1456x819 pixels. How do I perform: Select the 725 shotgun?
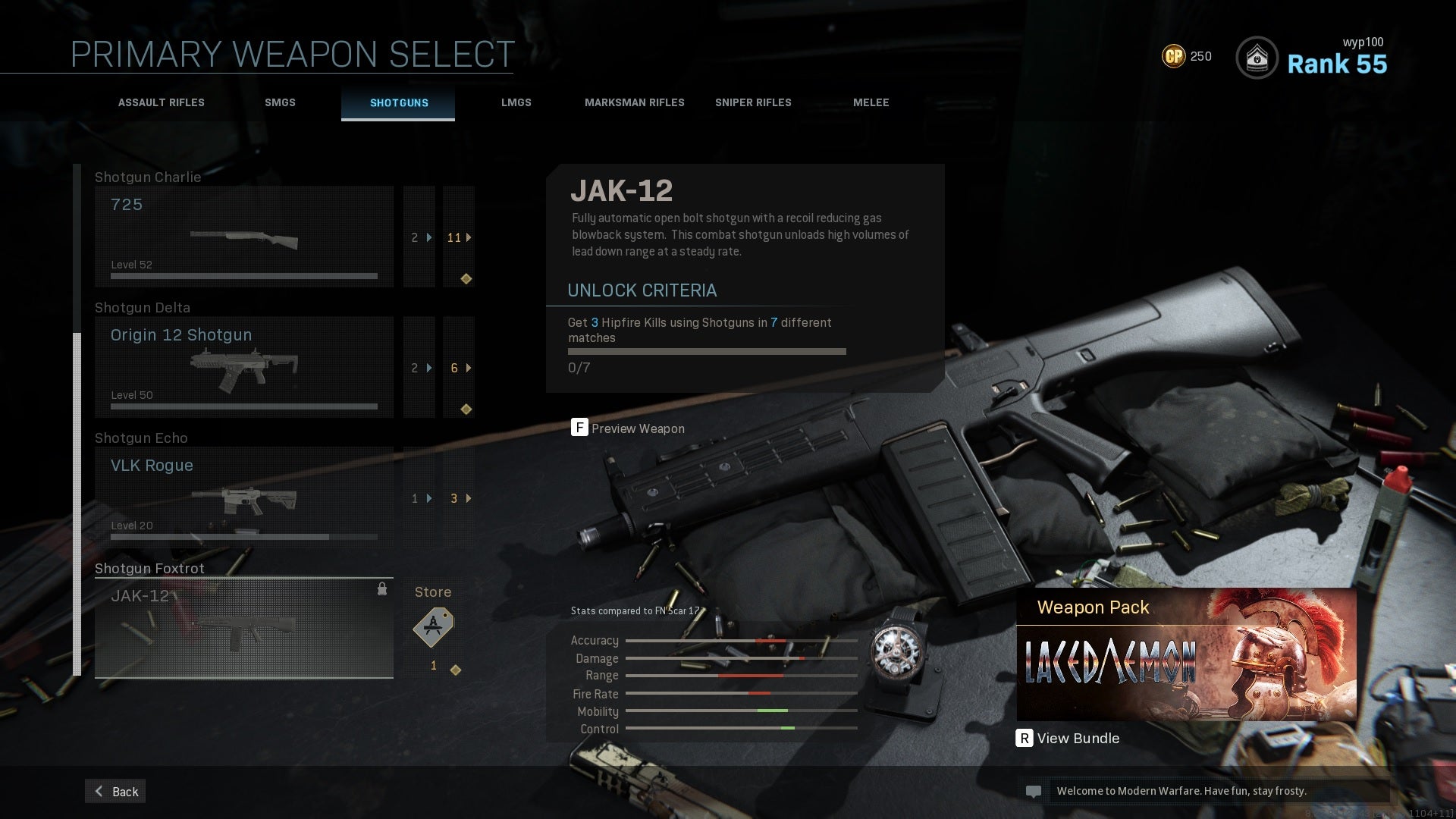point(243,237)
